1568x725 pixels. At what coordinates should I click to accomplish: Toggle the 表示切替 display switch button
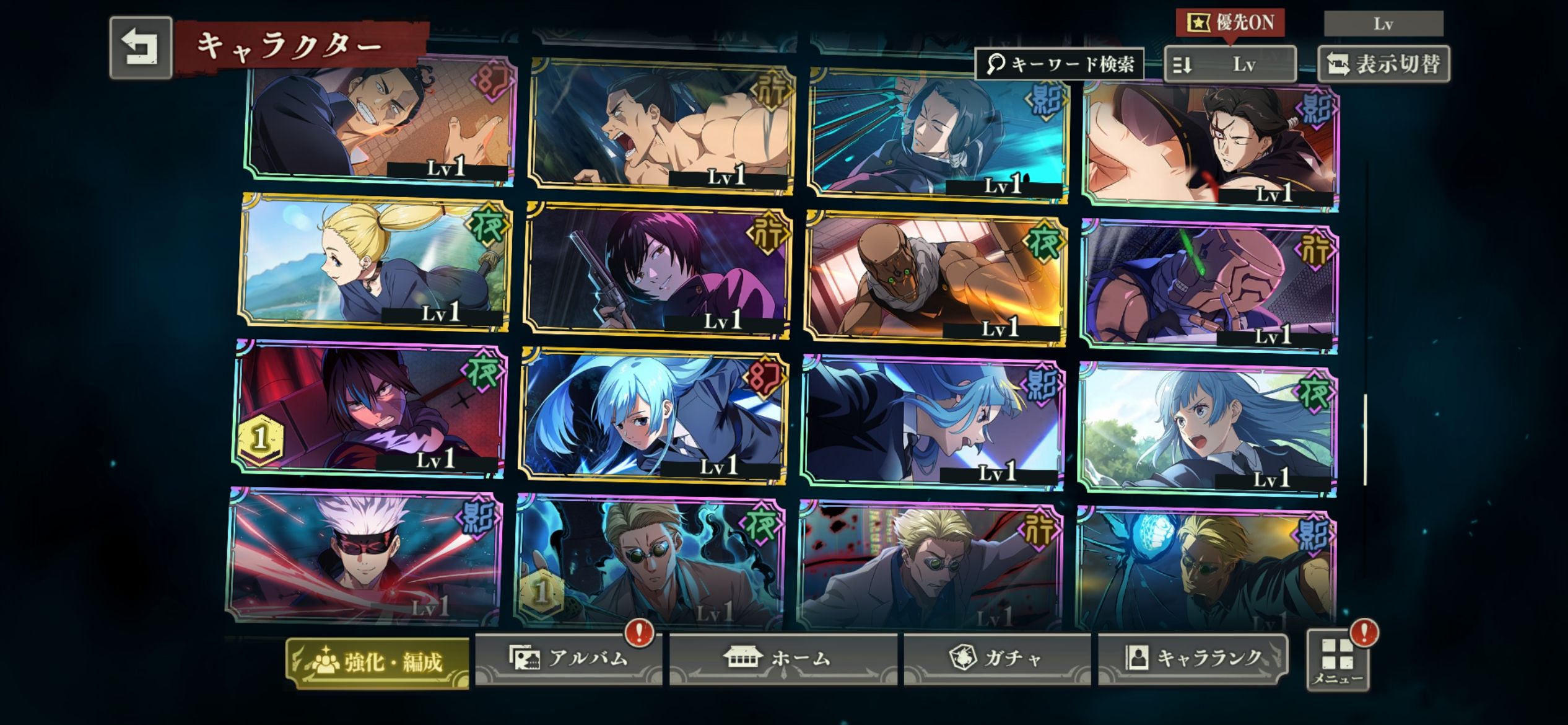(x=1383, y=64)
